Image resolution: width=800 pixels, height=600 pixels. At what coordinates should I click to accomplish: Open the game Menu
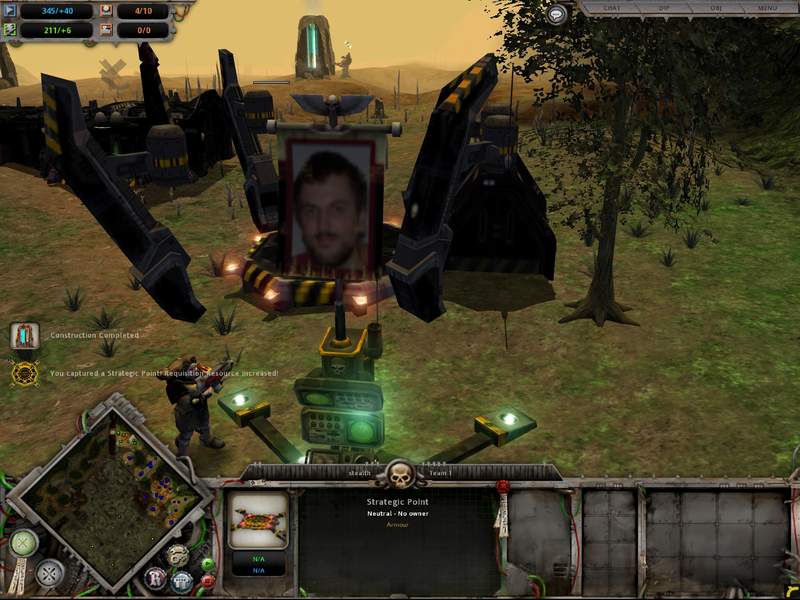767,8
